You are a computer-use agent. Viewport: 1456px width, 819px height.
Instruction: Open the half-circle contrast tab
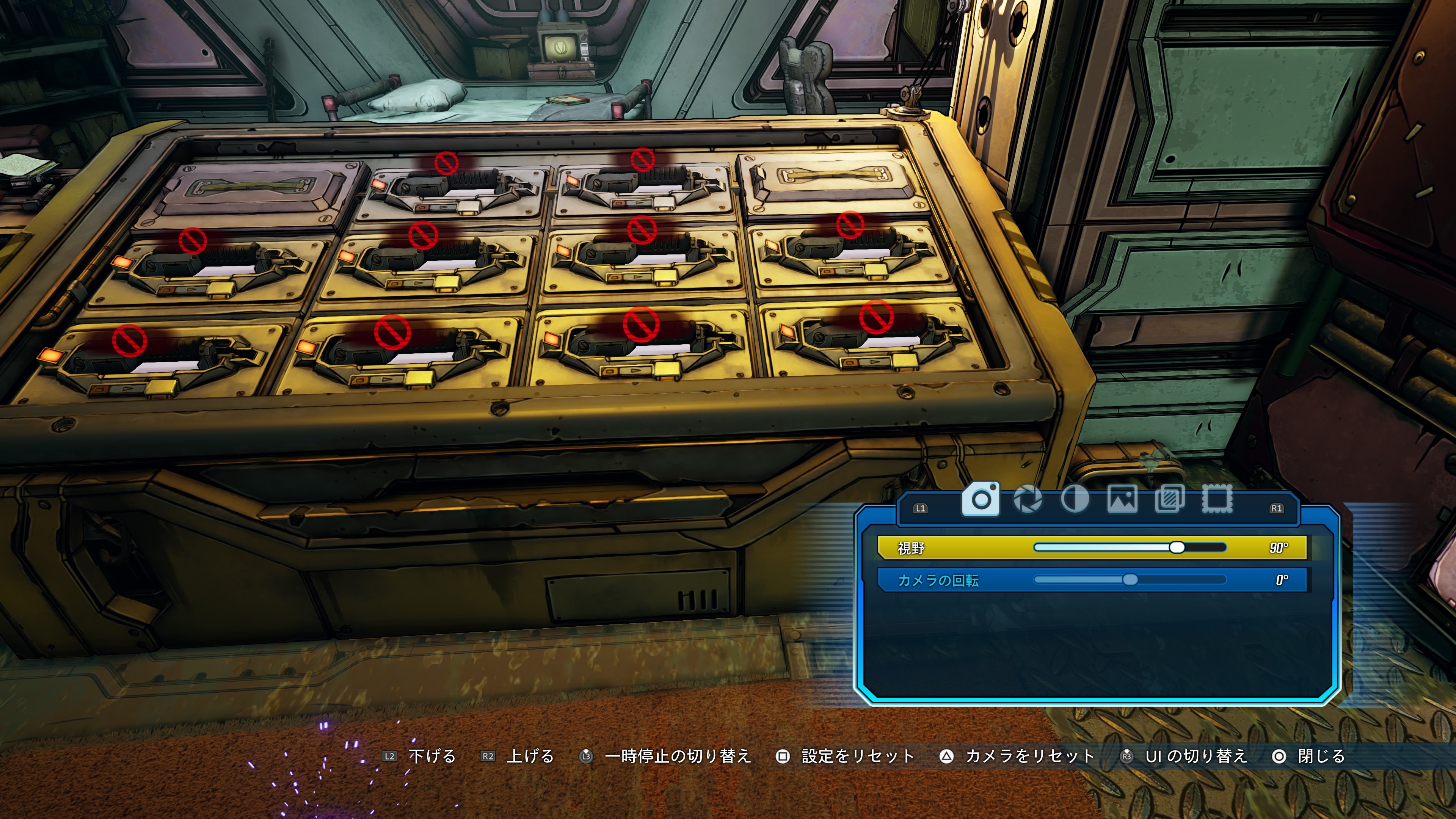1075,500
